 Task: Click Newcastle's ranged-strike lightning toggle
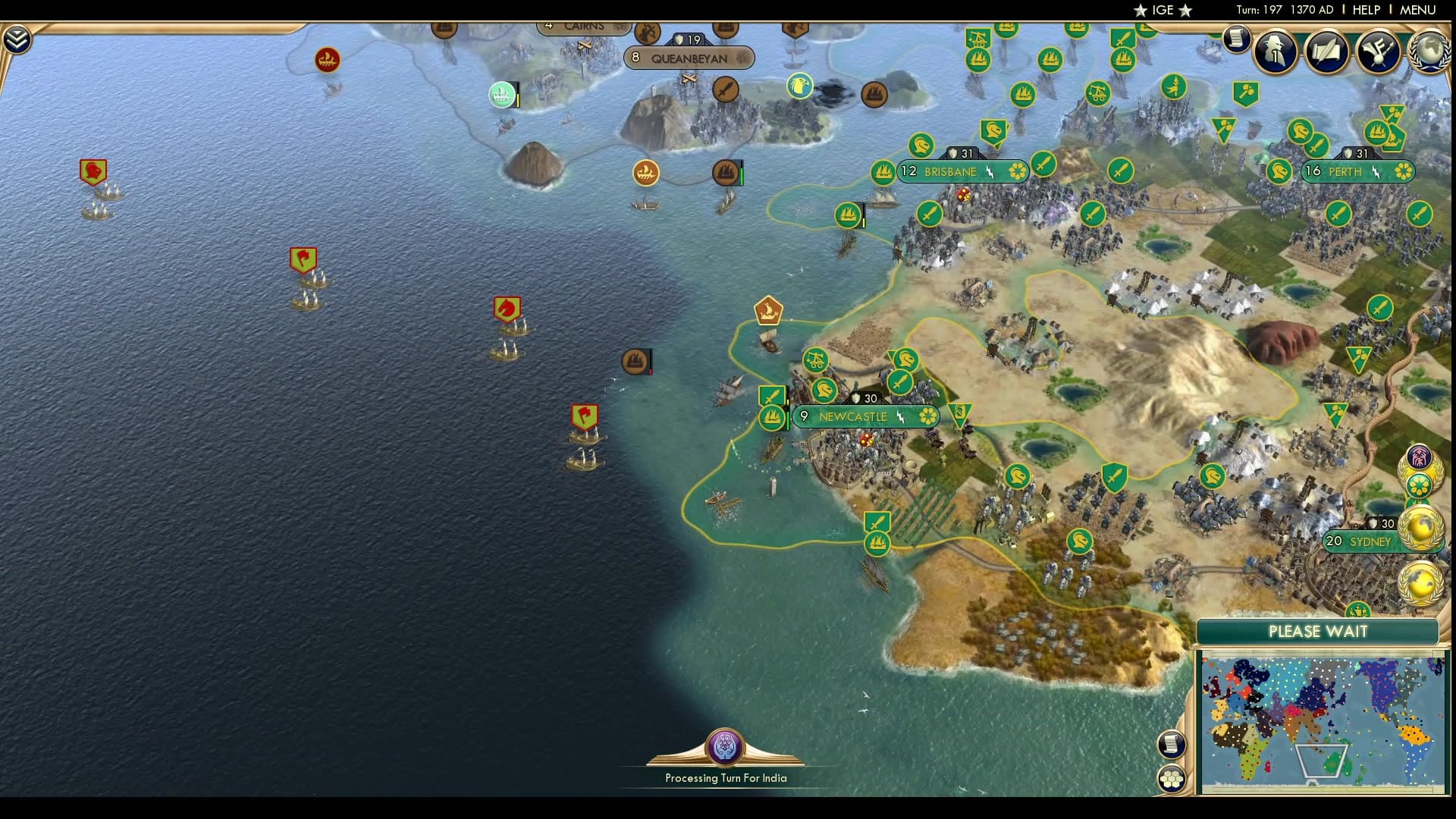(x=899, y=416)
